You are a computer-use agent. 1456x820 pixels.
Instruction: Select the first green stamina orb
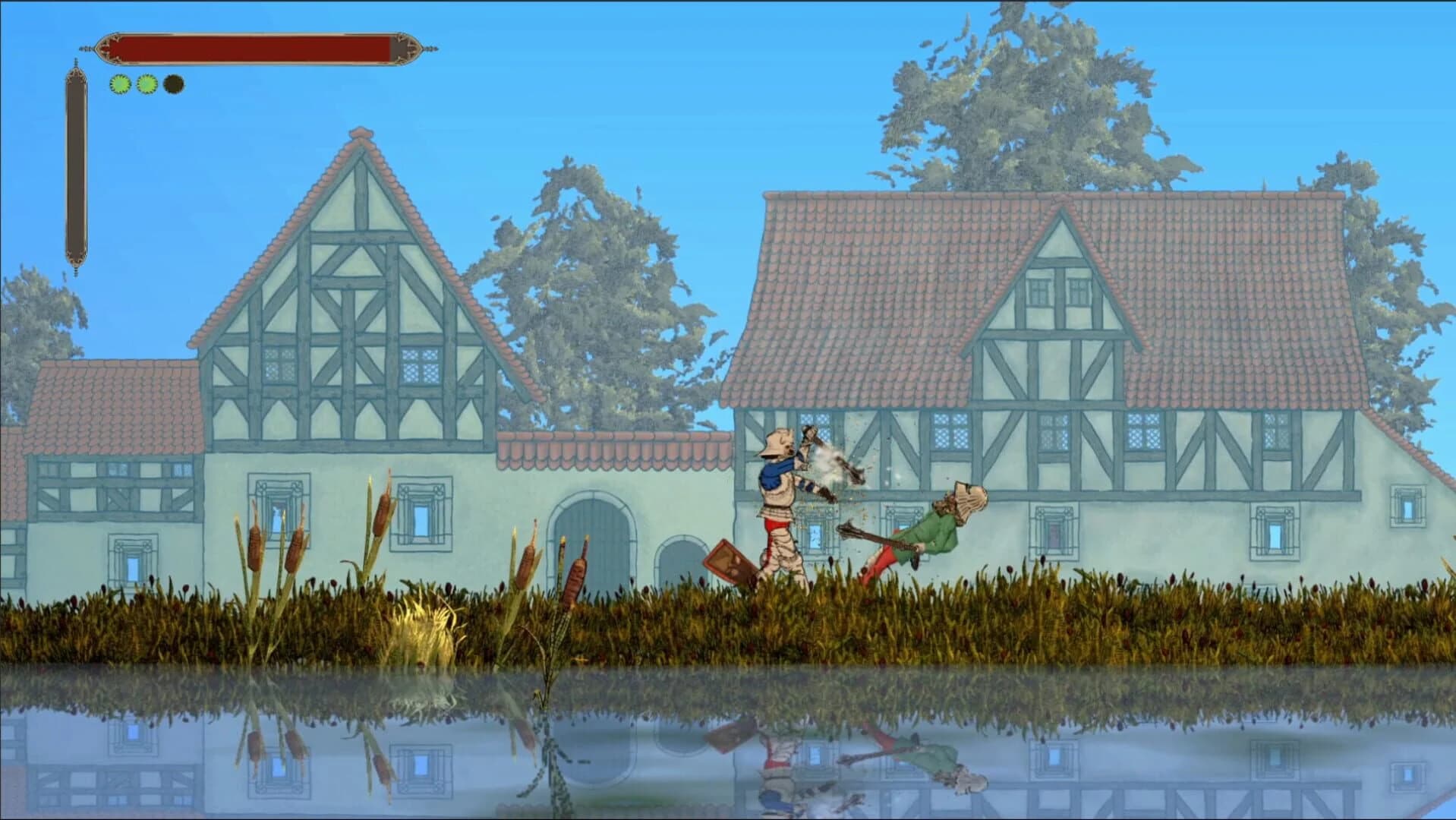click(118, 85)
